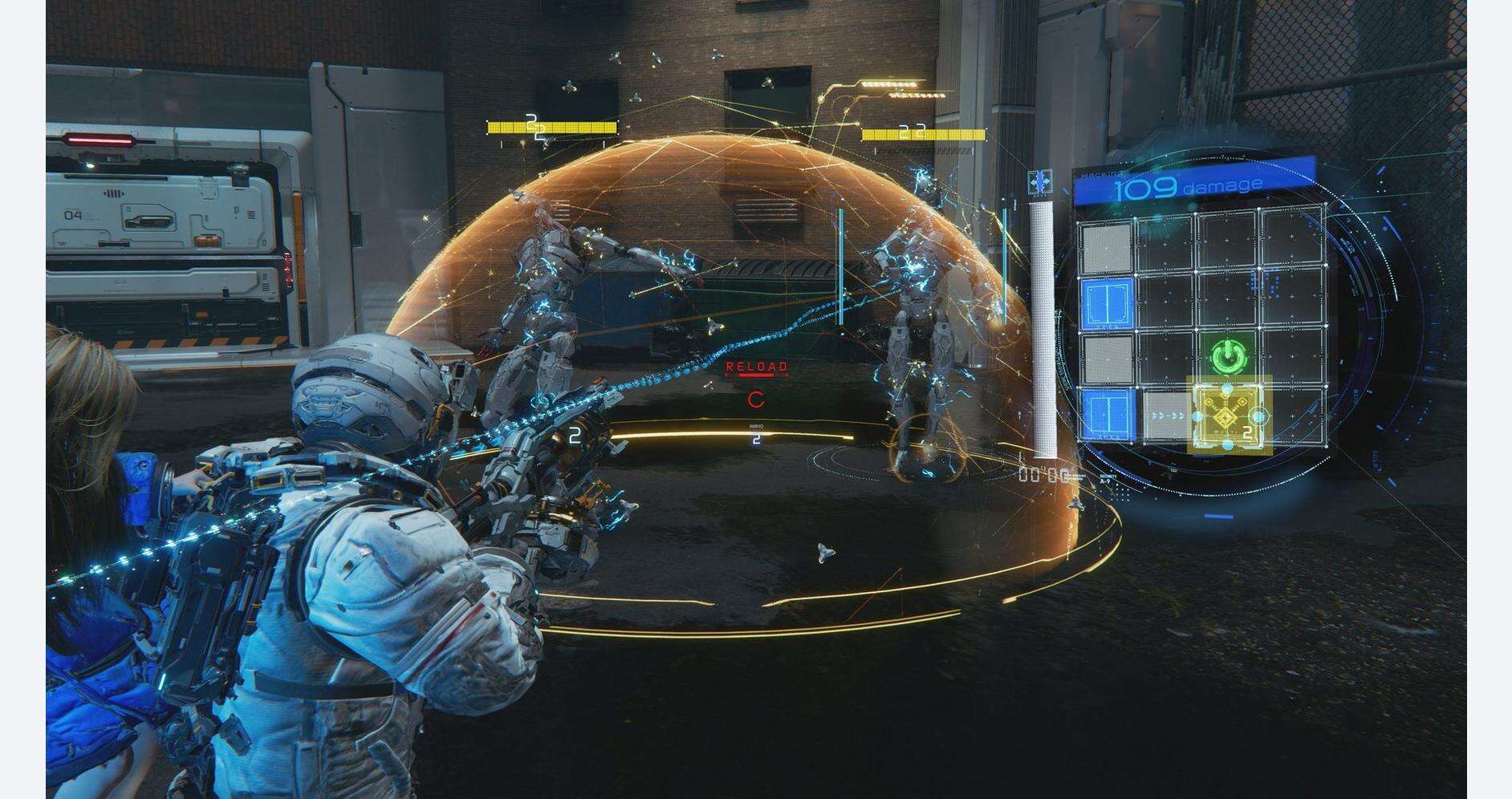The image size is (1512, 799).
Task: Select the yellow damage node marked 2
Action: click(x=1225, y=415)
